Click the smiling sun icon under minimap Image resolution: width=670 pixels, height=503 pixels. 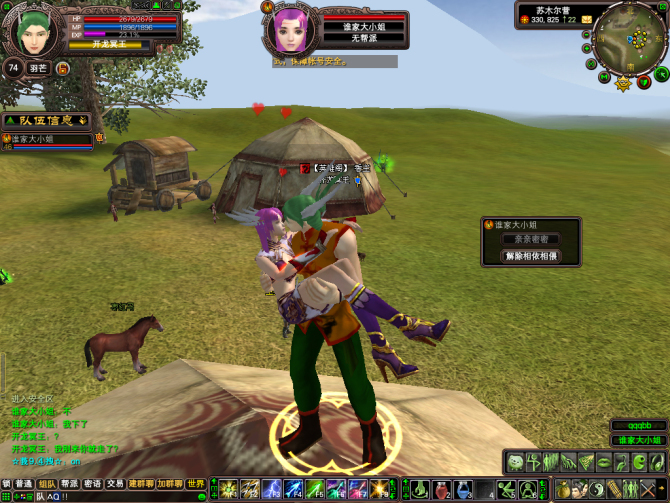[624, 83]
